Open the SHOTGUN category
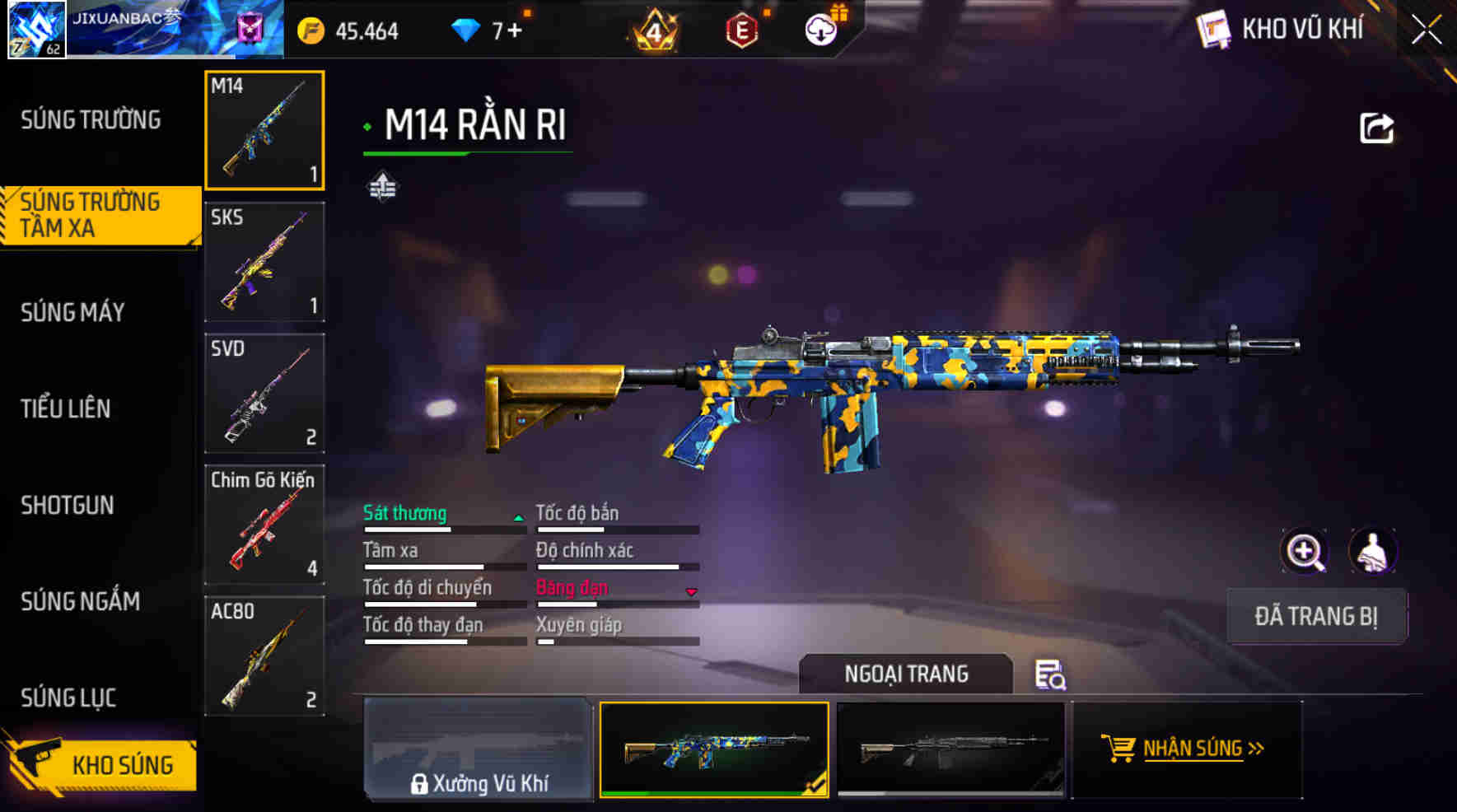The width and height of the screenshot is (1457, 812). point(68,506)
